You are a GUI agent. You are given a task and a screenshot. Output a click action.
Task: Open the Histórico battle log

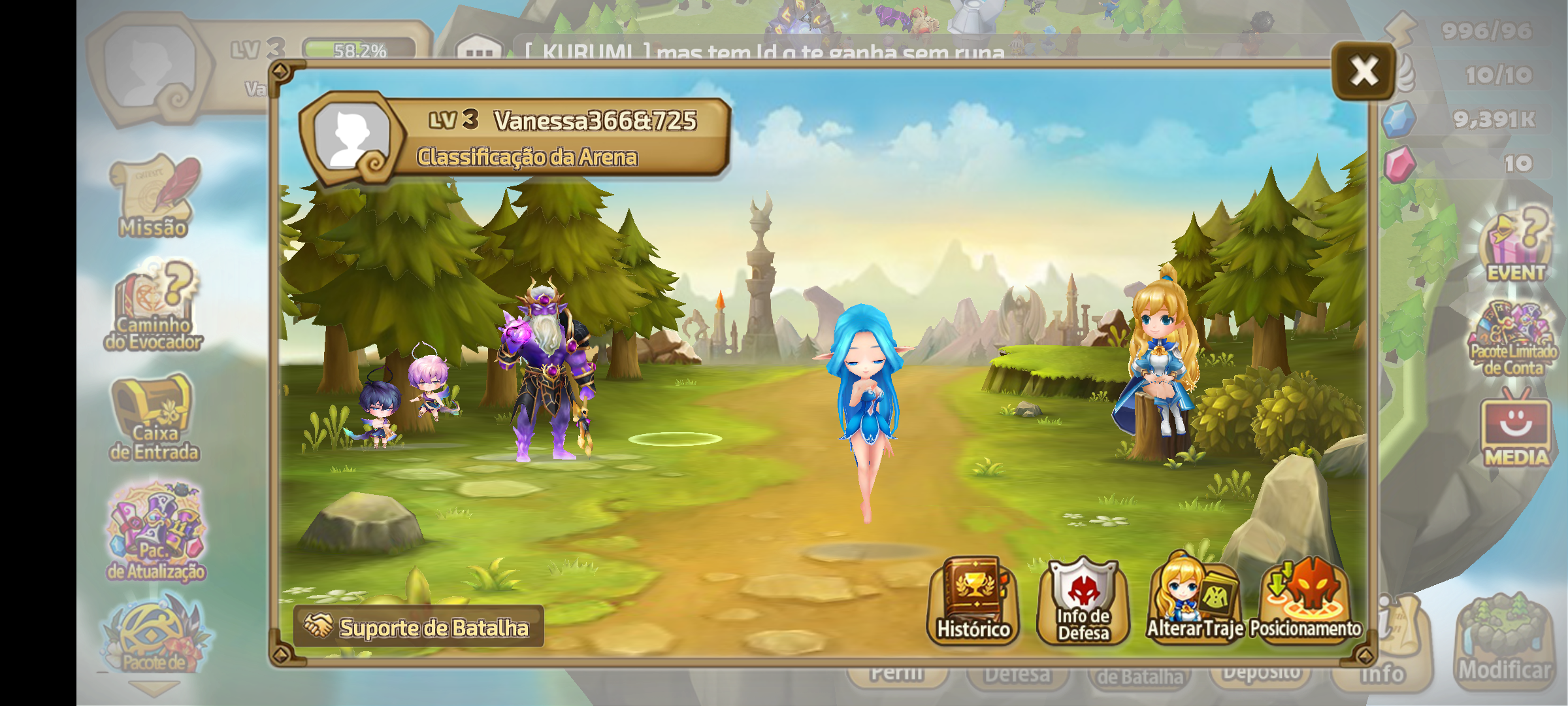tap(973, 601)
